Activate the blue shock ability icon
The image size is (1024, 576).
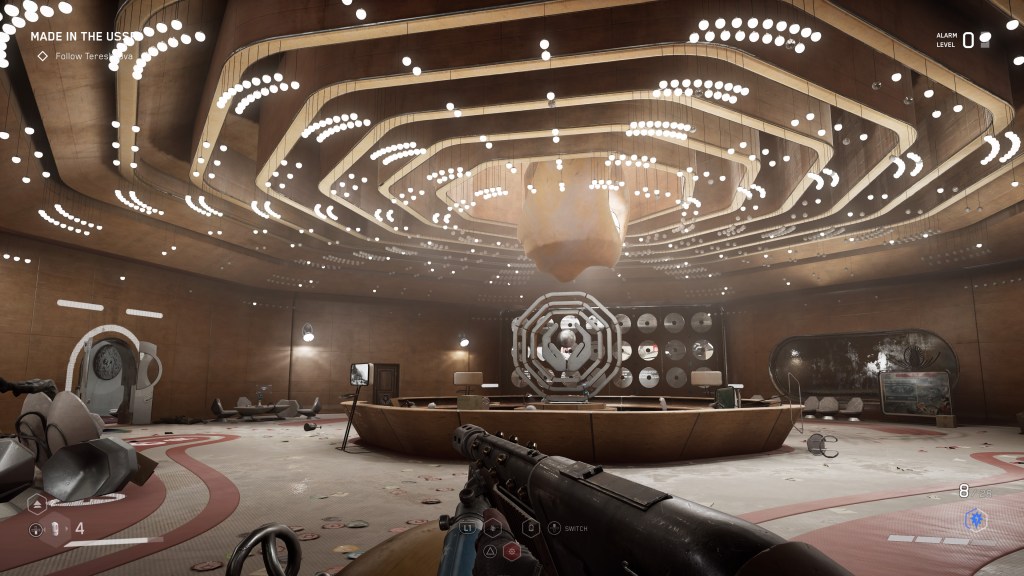point(974,520)
